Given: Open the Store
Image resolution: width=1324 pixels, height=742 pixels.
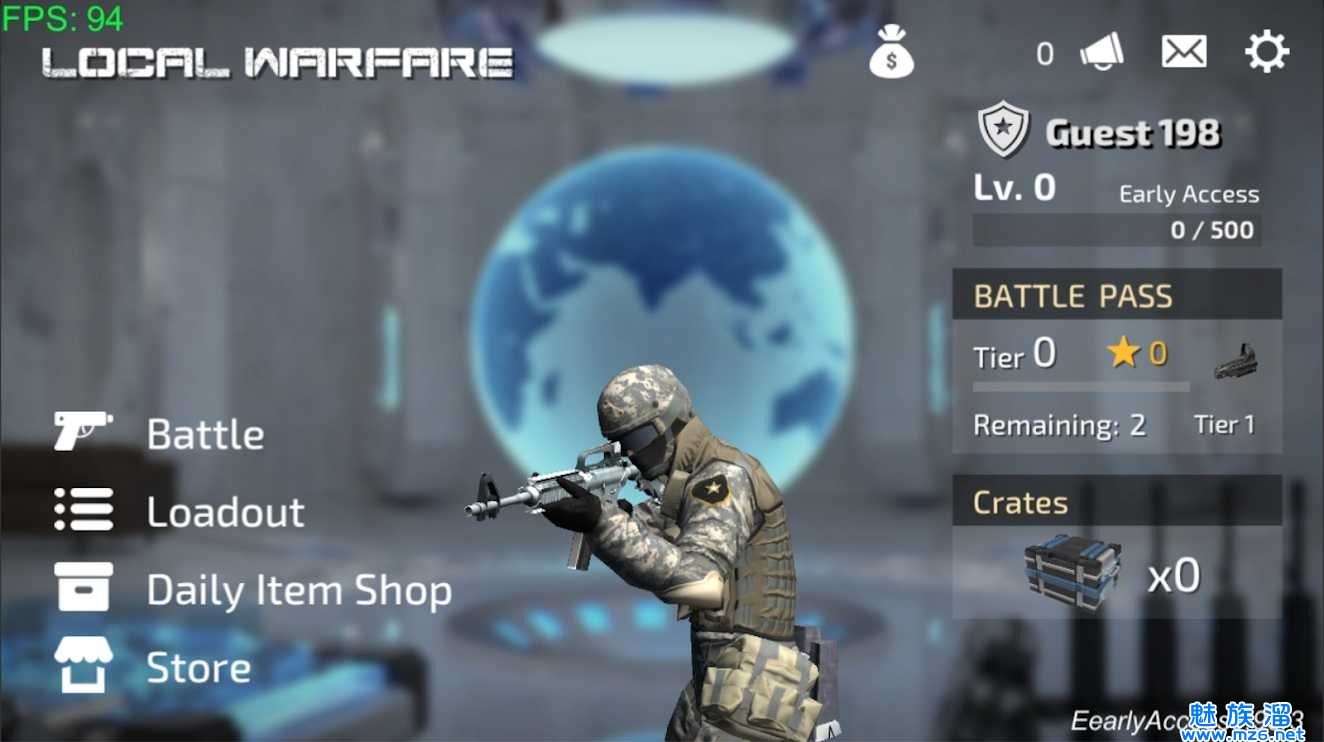Looking at the screenshot, I should coord(198,667).
